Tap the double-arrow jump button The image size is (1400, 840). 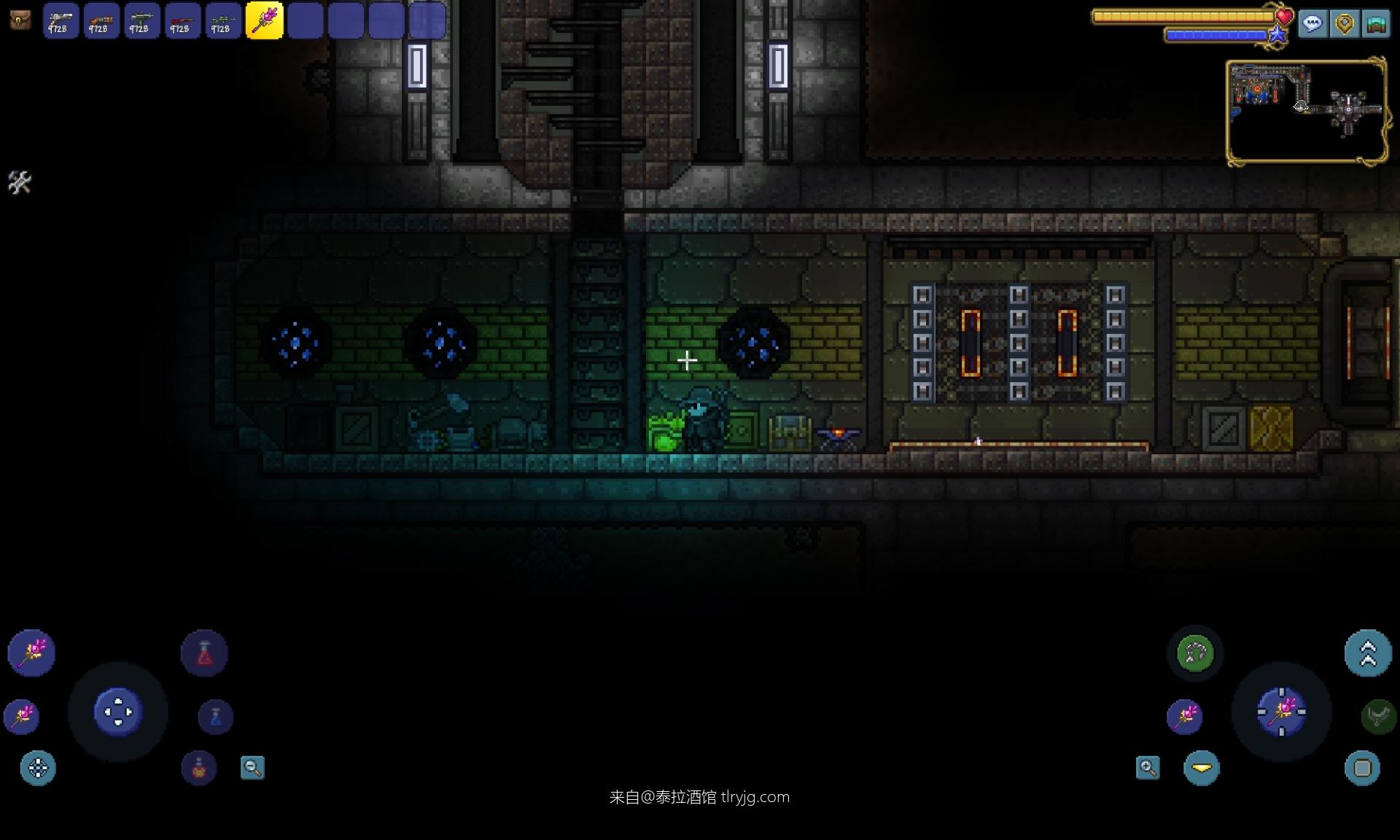point(1368,653)
